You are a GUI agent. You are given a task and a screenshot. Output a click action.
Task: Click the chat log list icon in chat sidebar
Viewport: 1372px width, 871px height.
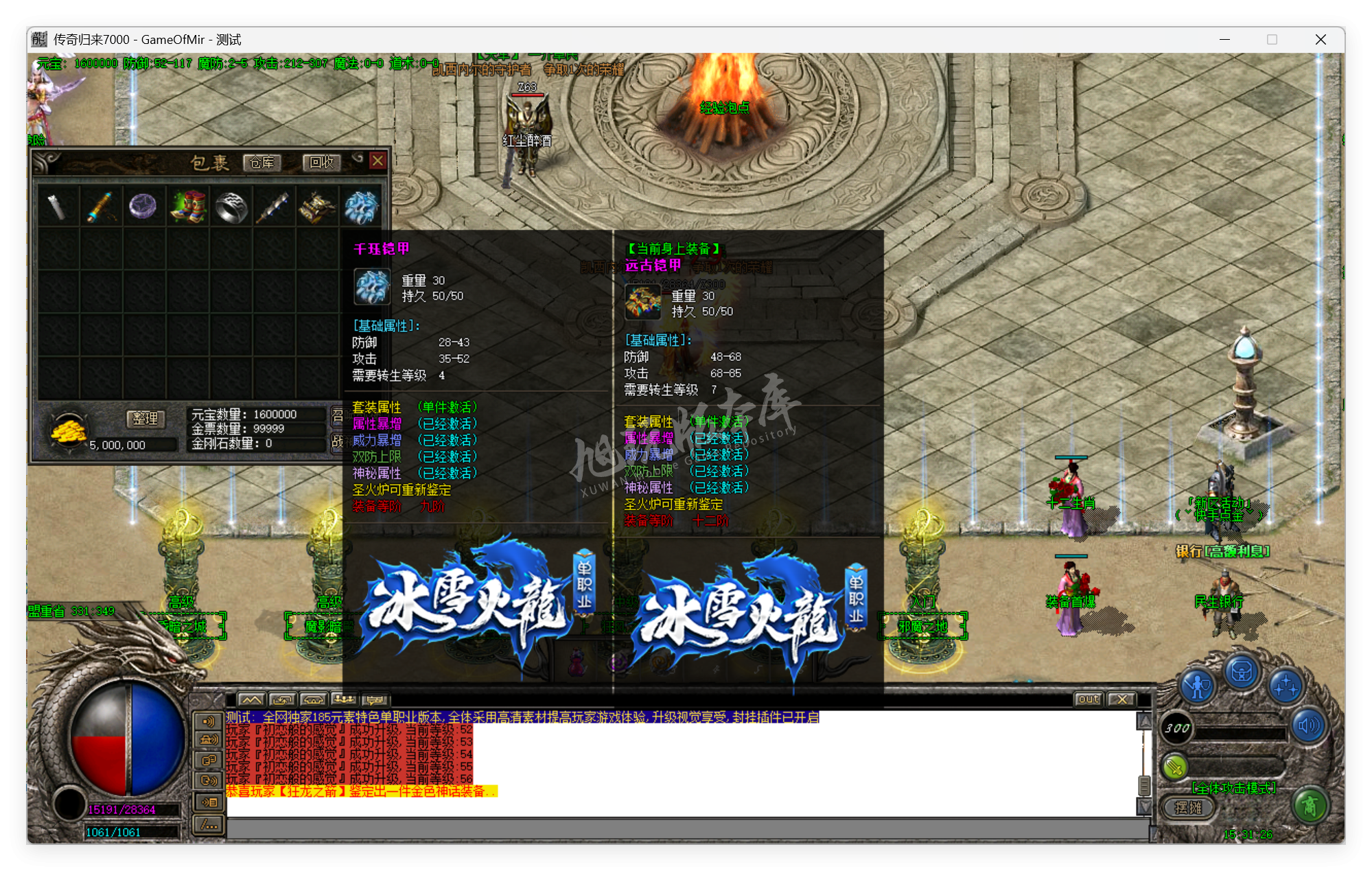click(209, 802)
